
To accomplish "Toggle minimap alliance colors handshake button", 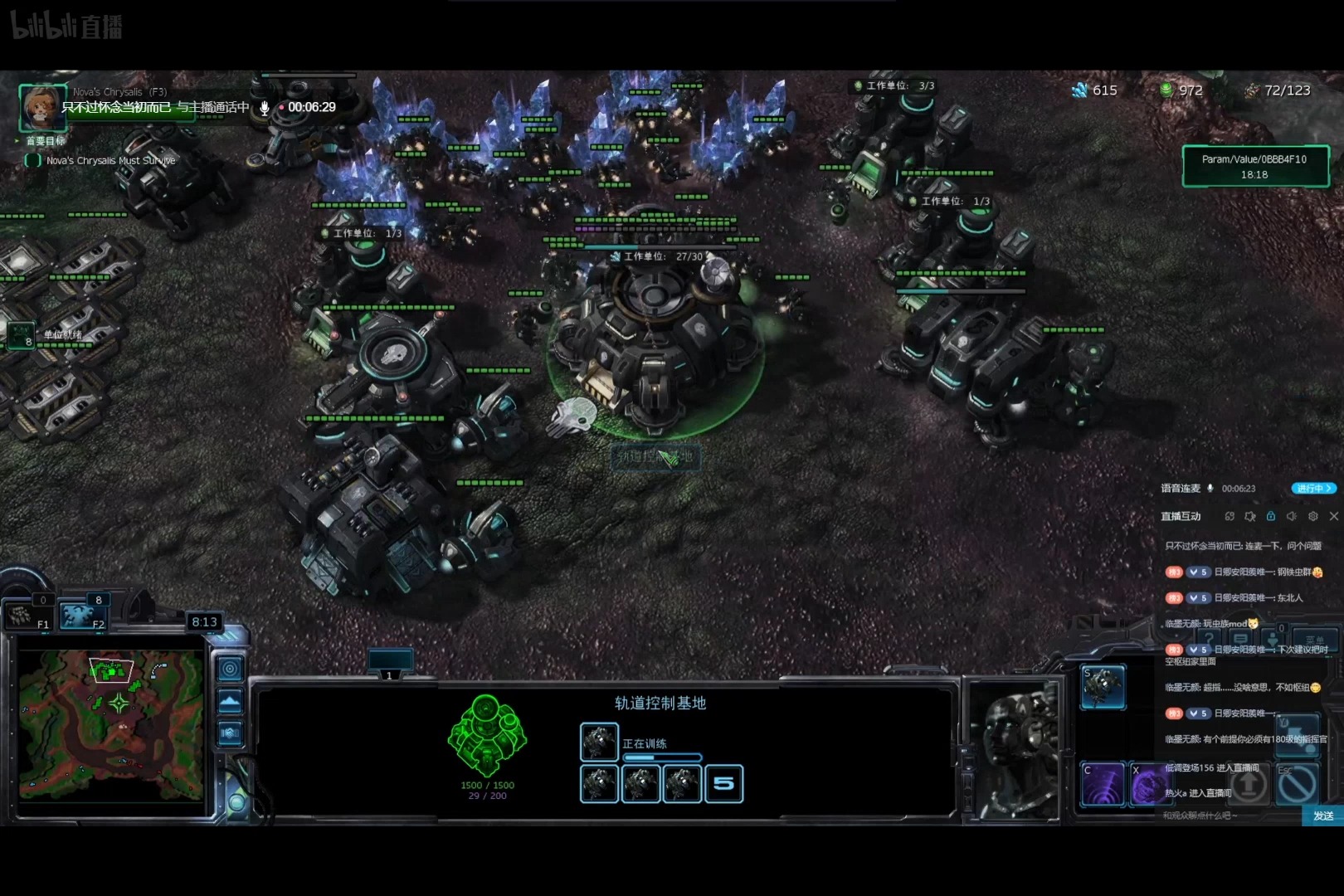I will tap(230, 733).
